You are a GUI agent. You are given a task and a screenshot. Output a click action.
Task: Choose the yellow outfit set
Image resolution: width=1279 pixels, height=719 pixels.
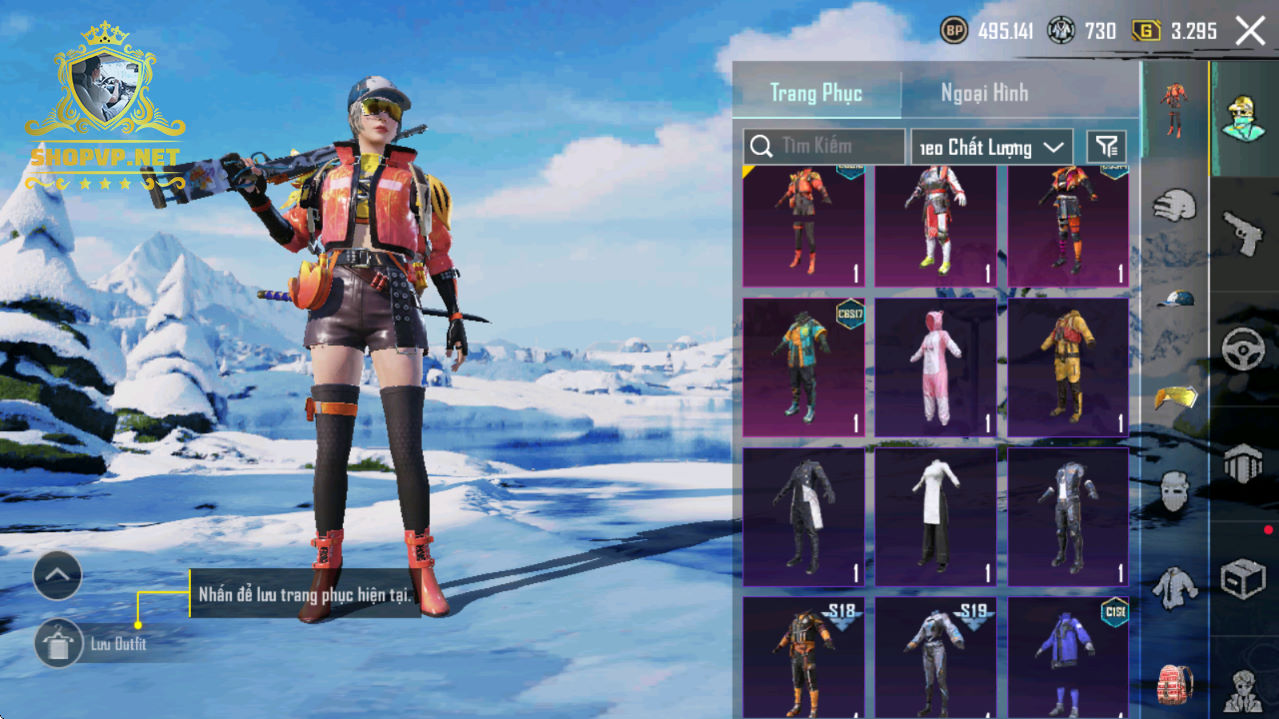coord(1068,367)
